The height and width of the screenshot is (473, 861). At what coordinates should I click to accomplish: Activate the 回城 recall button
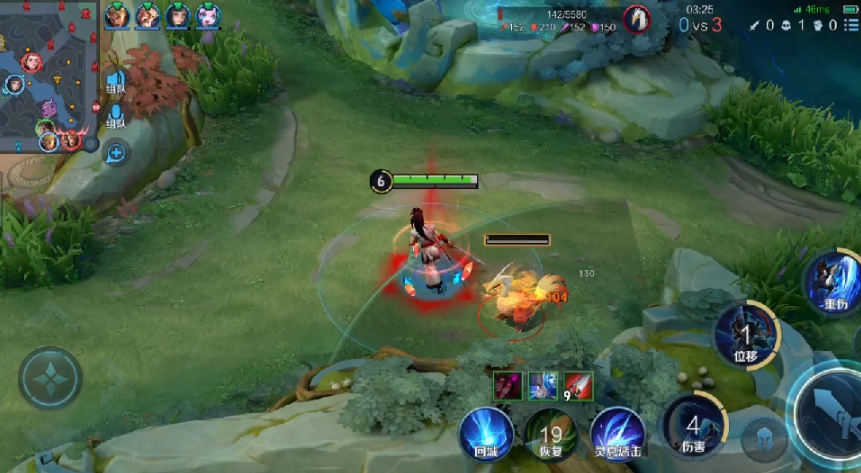click(x=486, y=434)
